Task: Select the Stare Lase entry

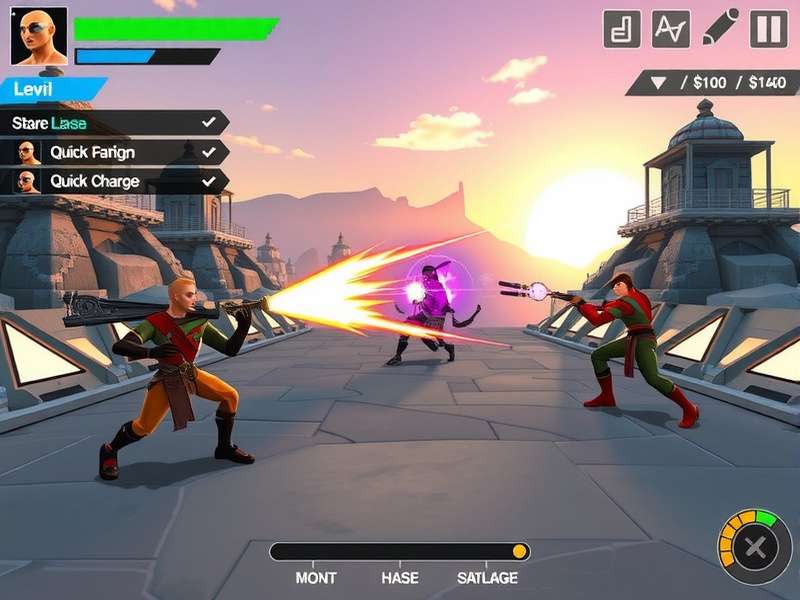Action: (x=112, y=123)
